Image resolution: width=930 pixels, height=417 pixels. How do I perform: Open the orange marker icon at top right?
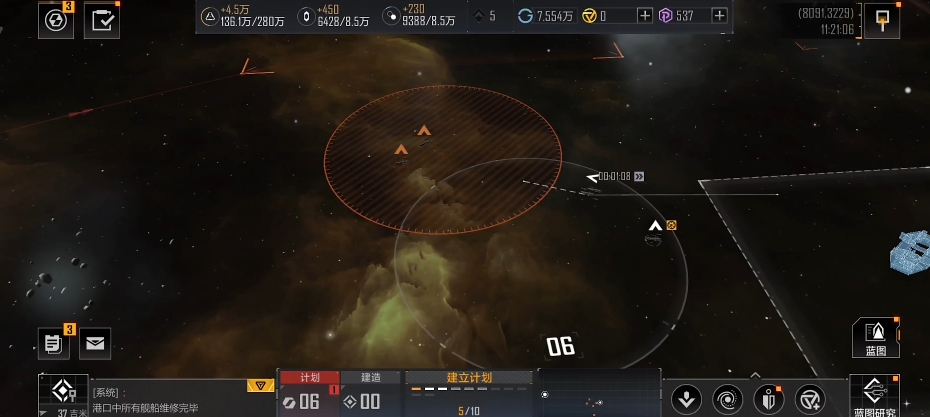pos(881,20)
